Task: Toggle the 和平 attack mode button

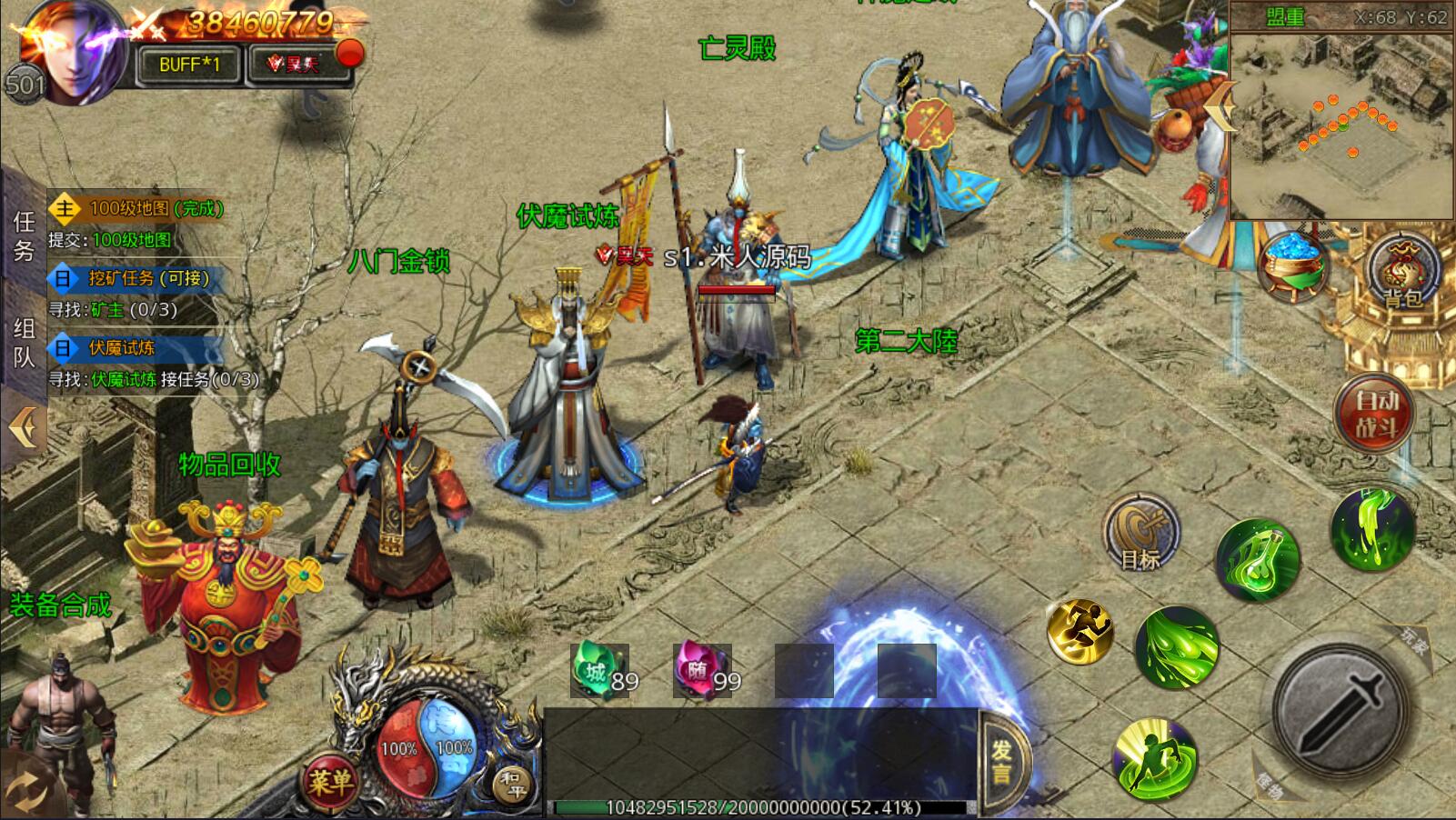Action: click(x=514, y=782)
